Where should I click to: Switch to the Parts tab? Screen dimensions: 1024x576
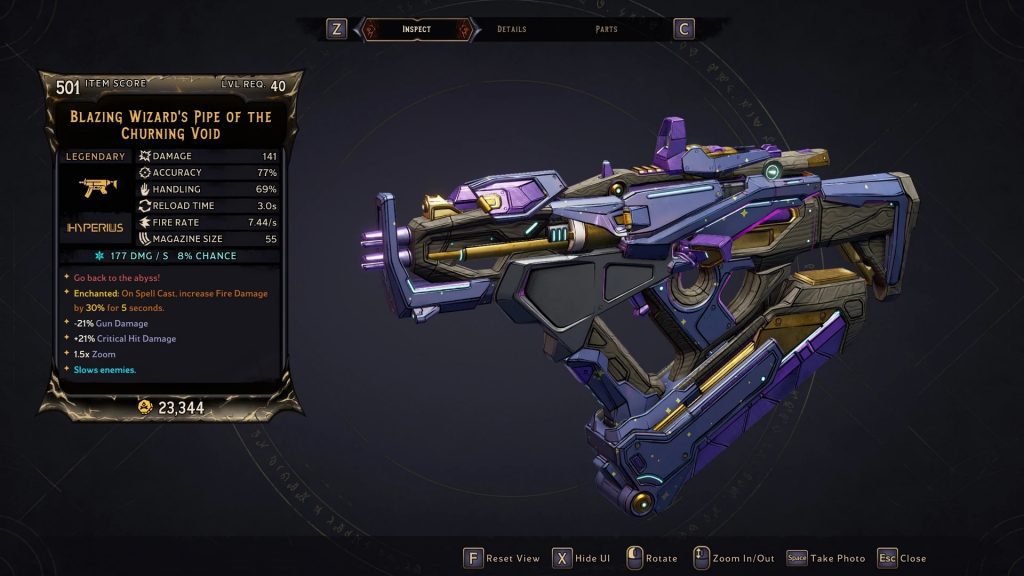606,29
